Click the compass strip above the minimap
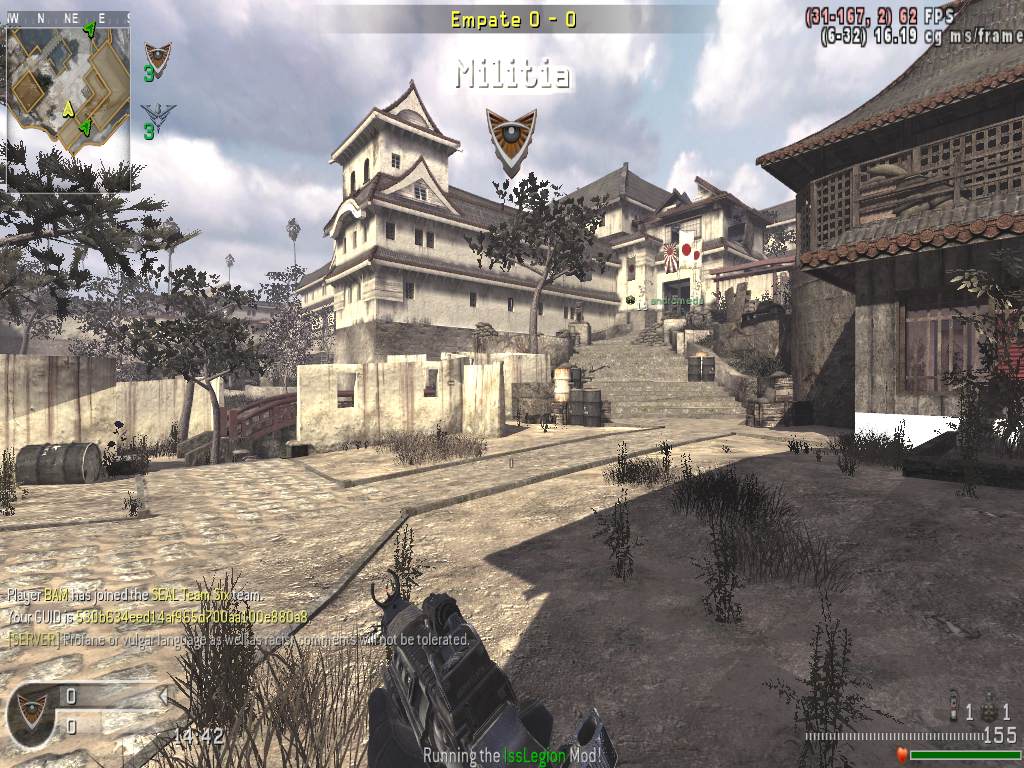The image size is (1024, 768). pyautogui.click(x=66, y=18)
